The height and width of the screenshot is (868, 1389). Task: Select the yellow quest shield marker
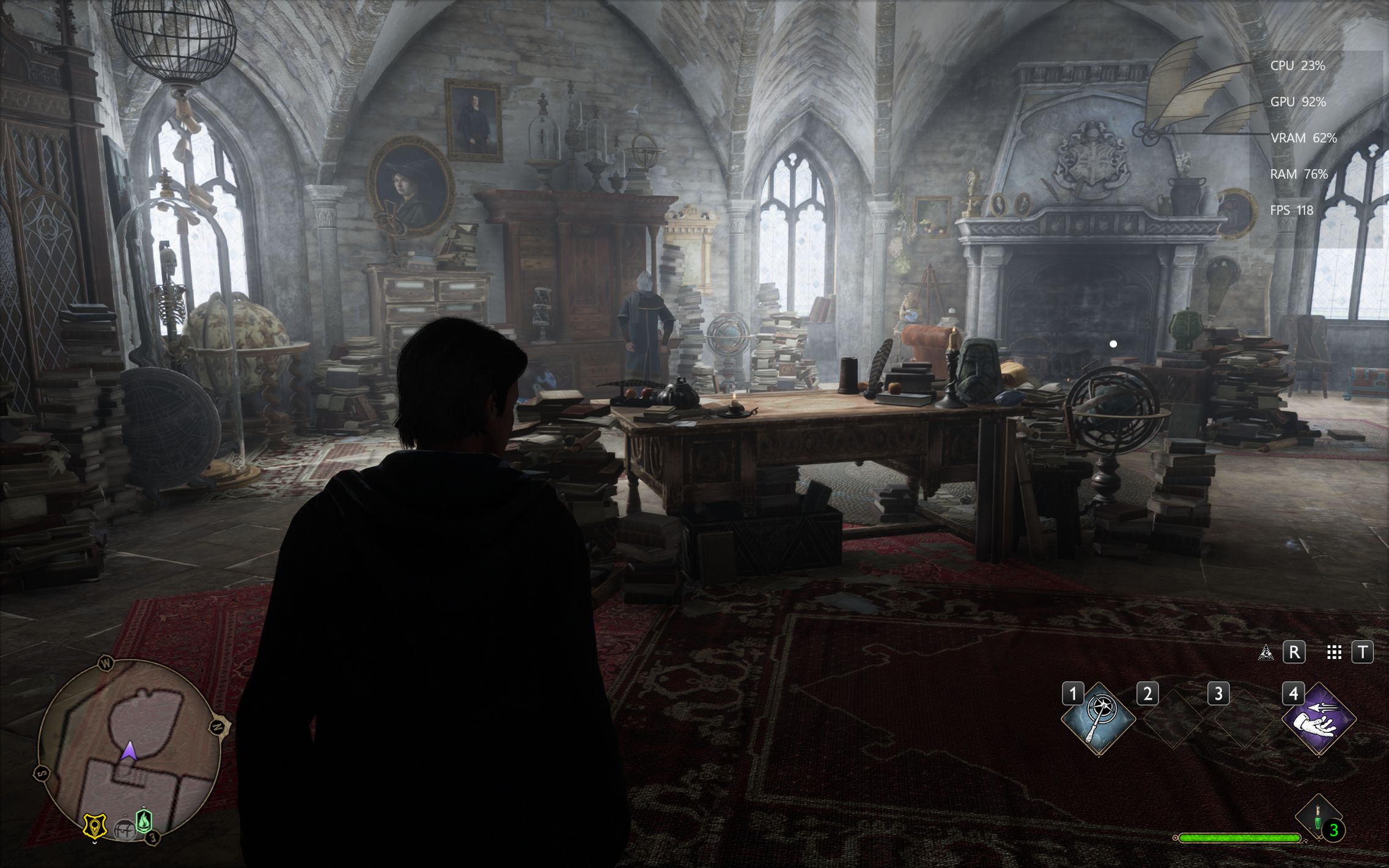(x=95, y=826)
